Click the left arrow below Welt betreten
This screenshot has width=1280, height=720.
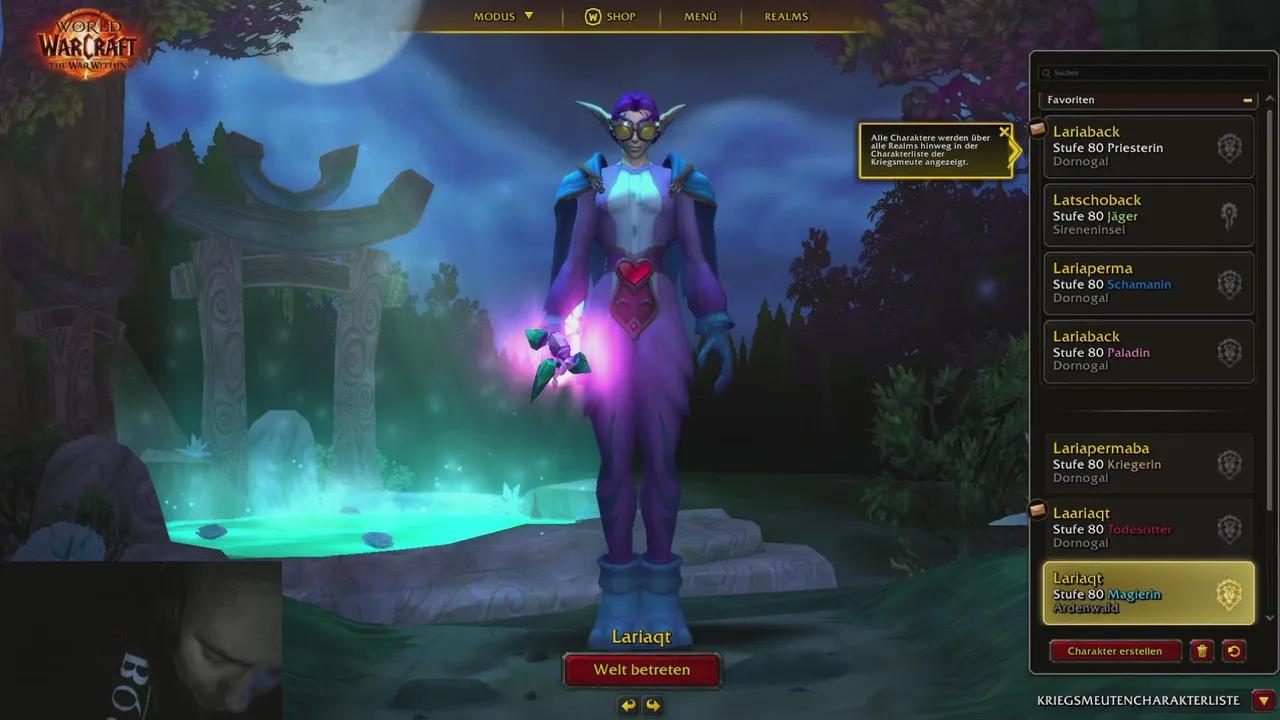point(627,704)
